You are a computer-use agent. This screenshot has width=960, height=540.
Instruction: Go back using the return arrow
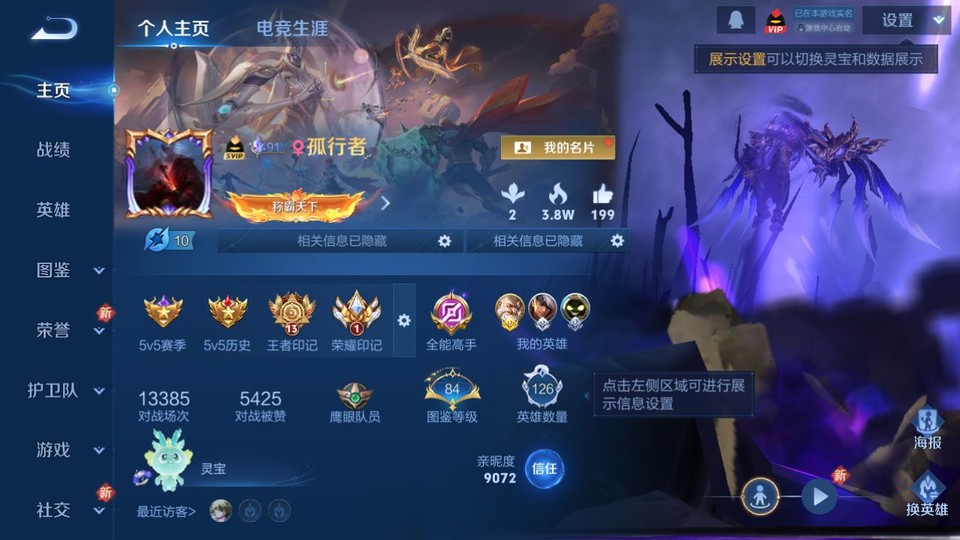[x=54, y=29]
